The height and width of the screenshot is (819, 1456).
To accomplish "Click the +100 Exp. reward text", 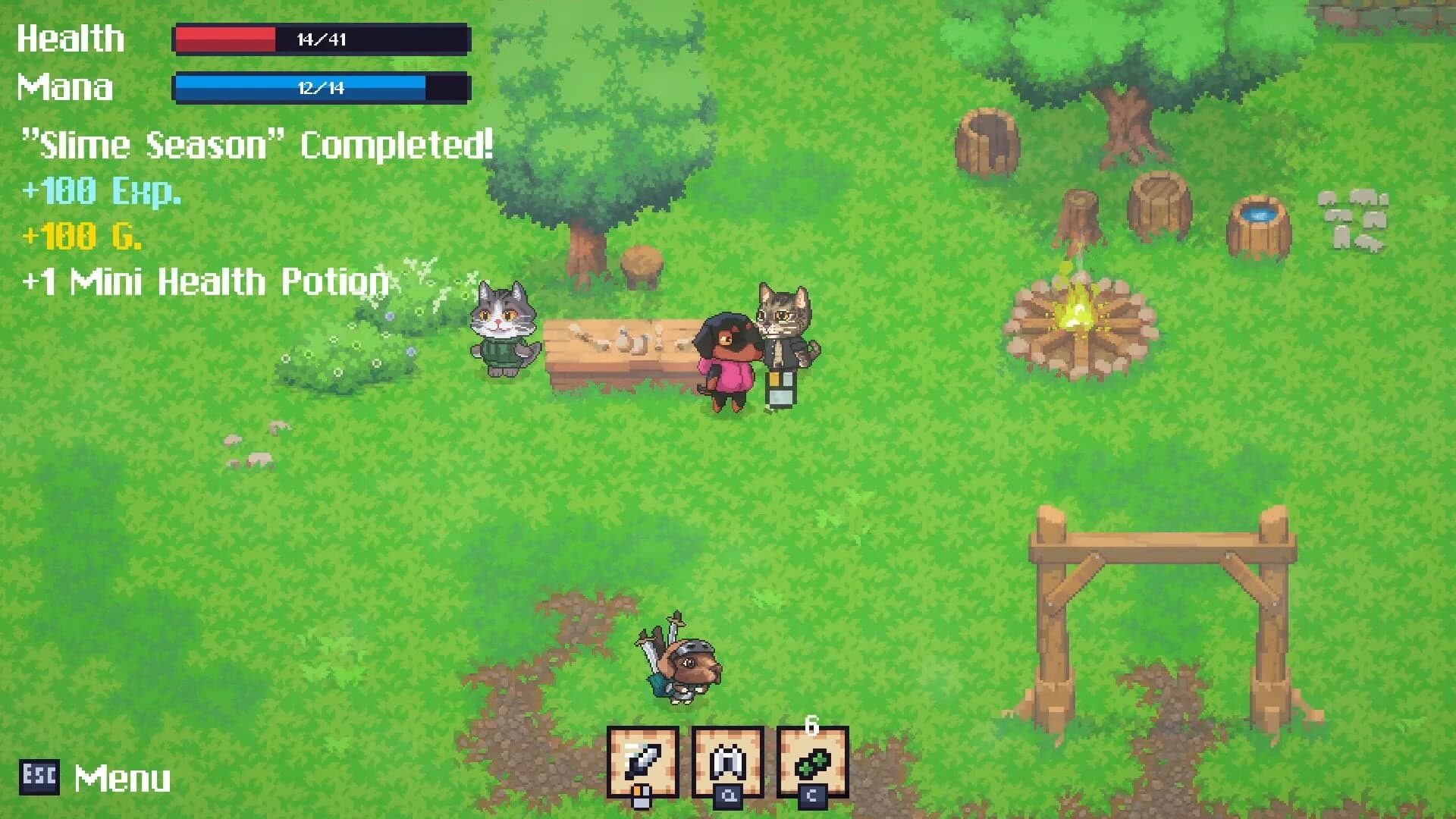I will pyautogui.click(x=102, y=191).
